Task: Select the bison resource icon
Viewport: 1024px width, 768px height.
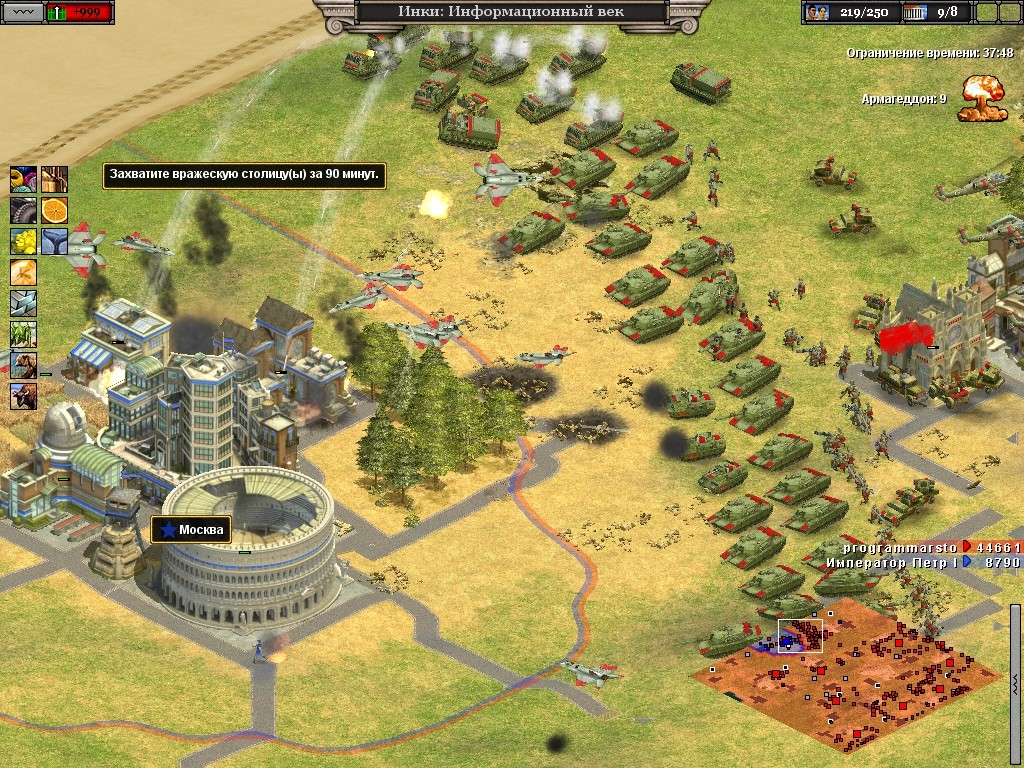Action: [x=23, y=396]
